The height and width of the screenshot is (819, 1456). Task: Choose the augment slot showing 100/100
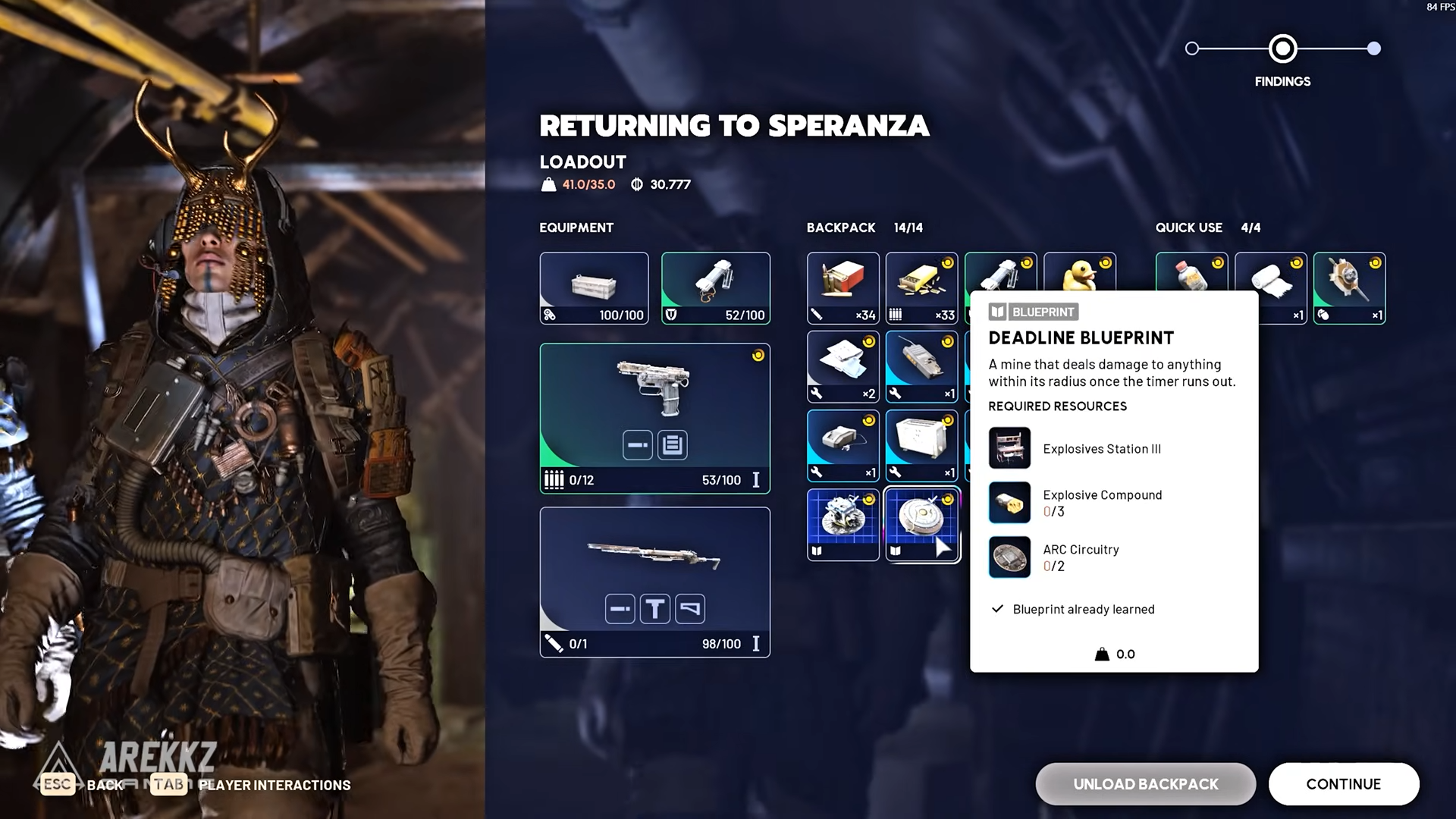tap(594, 288)
